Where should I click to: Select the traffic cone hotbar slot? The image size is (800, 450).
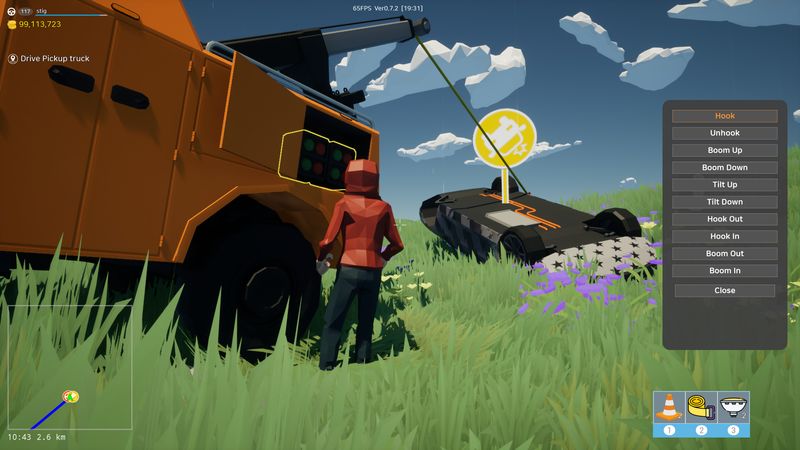(x=669, y=408)
